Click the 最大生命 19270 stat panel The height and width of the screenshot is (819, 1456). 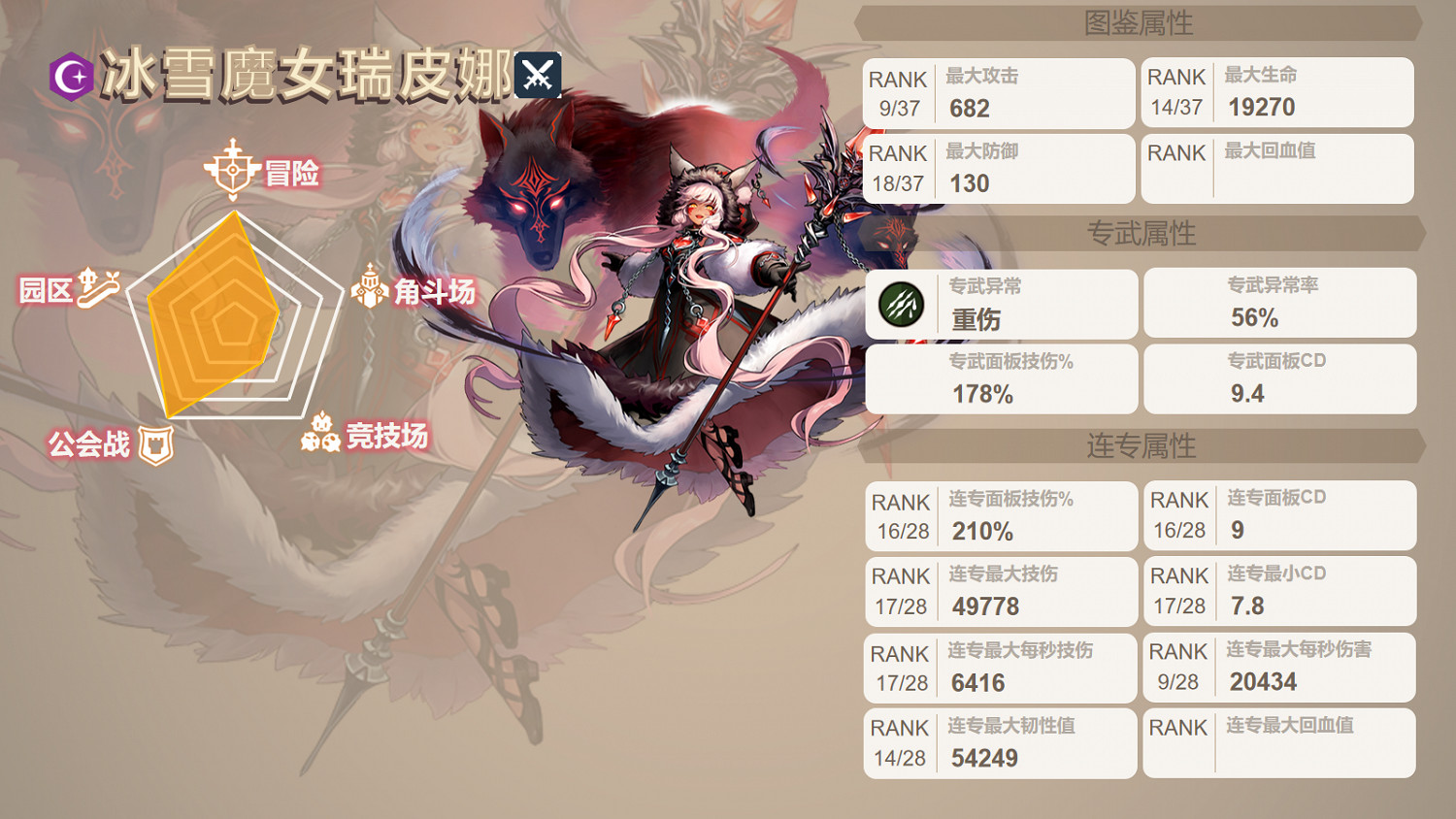point(1279,93)
